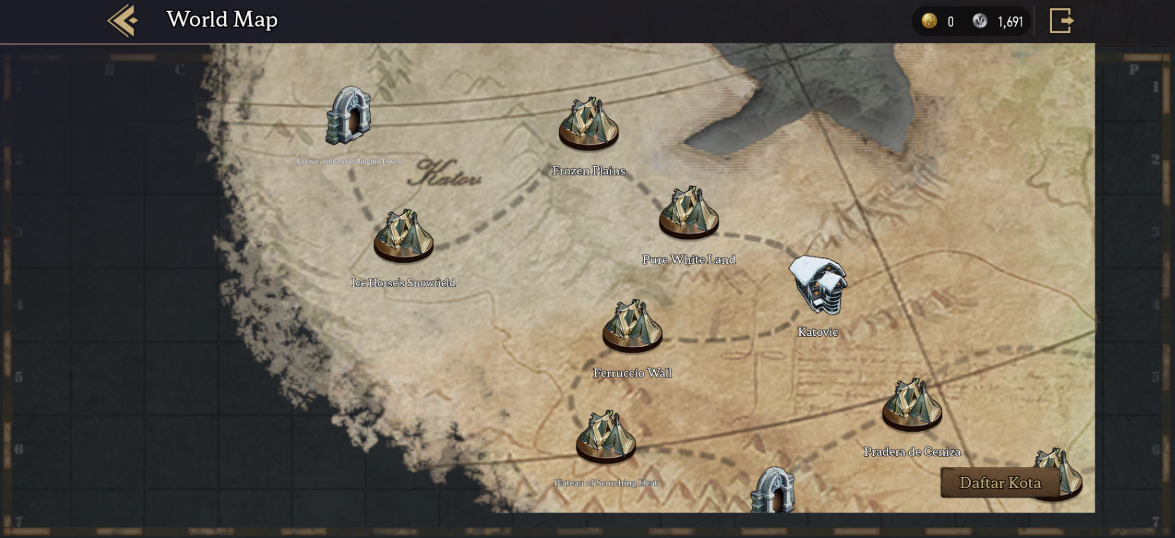Go back using the double-chevron arrow
The image size is (1175, 538).
point(123,20)
